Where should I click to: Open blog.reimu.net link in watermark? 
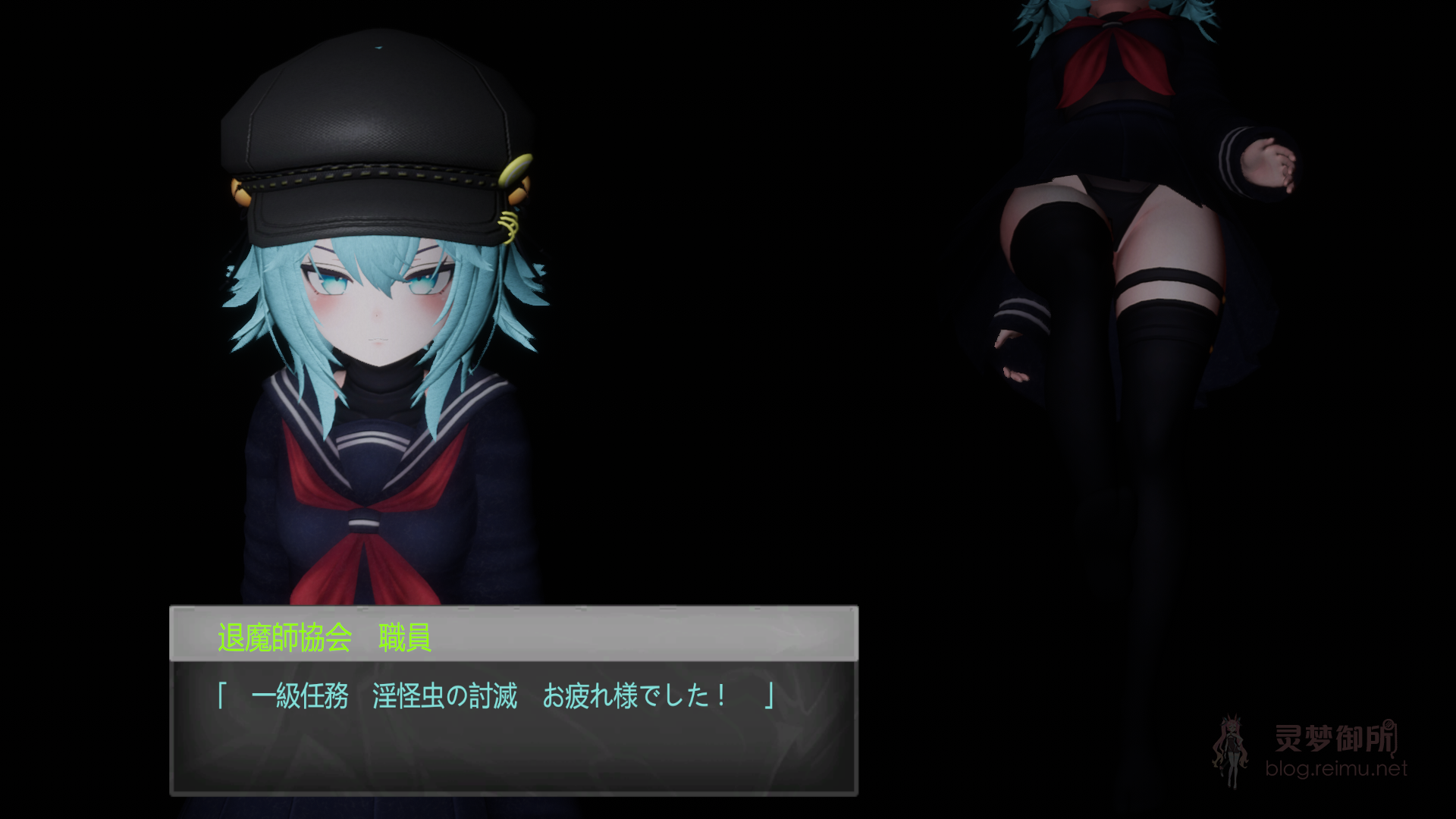pyautogui.click(x=1335, y=768)
